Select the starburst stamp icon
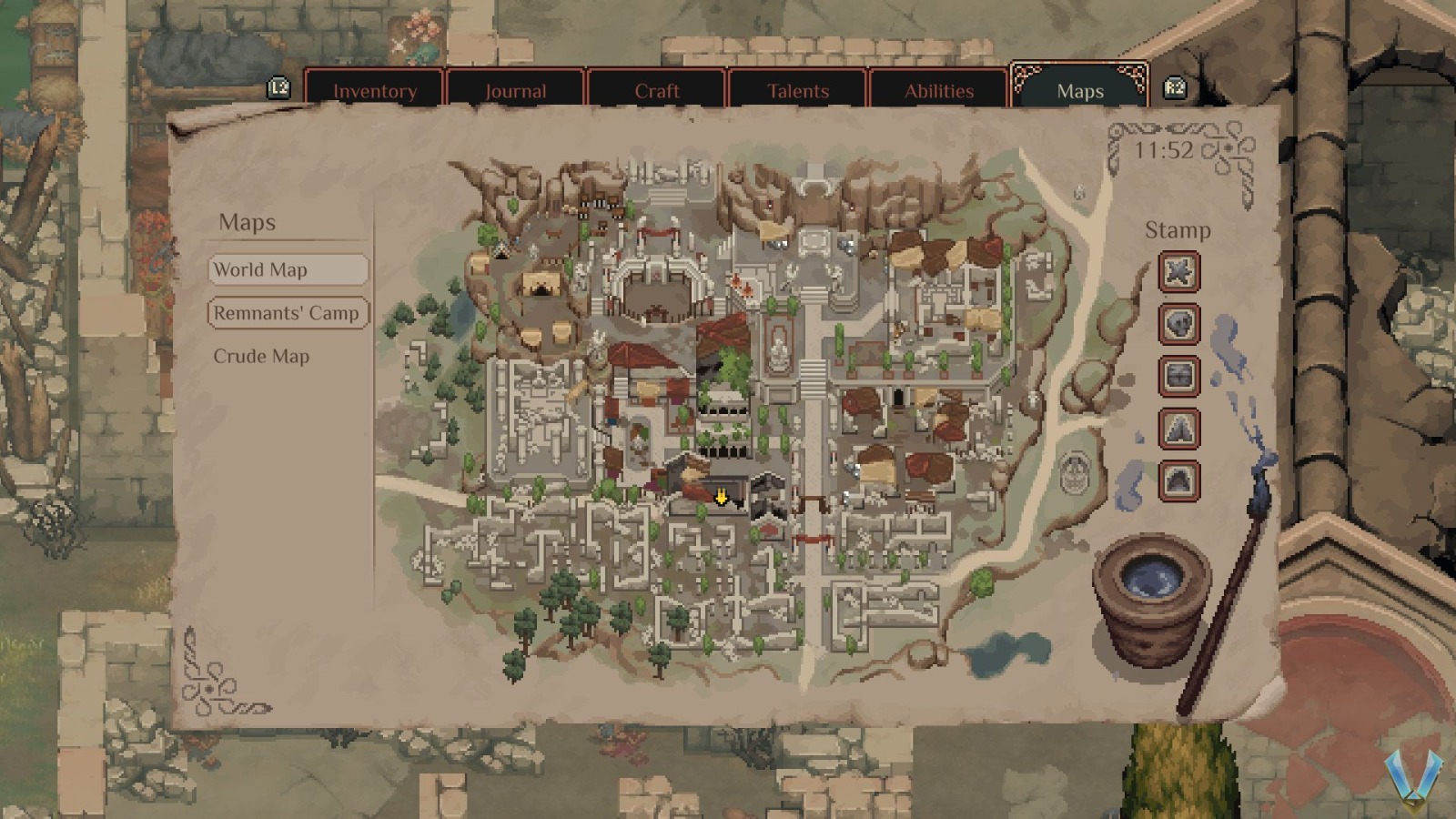 [1178, 273]
